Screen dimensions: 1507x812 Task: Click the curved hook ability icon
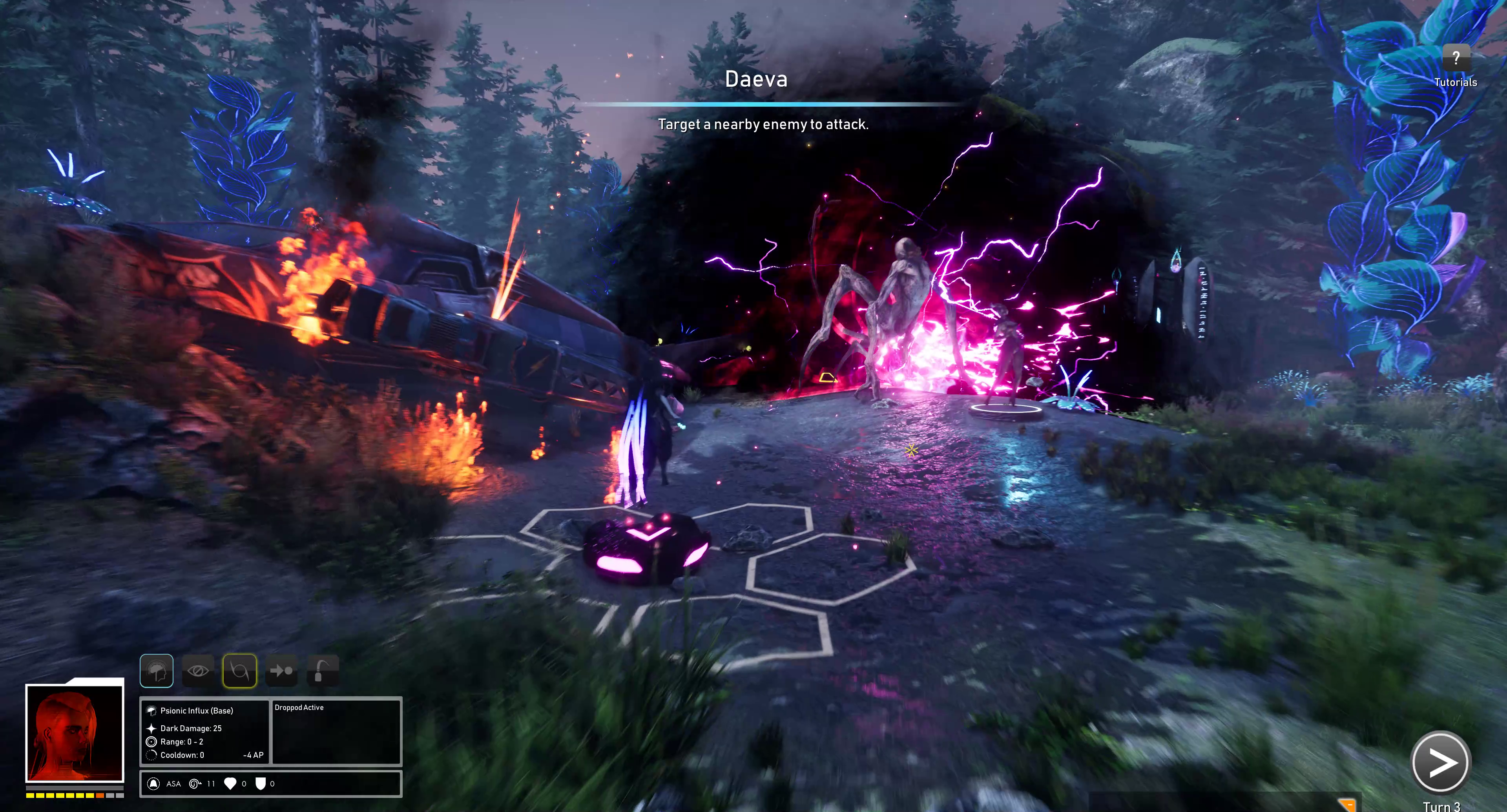322,670
